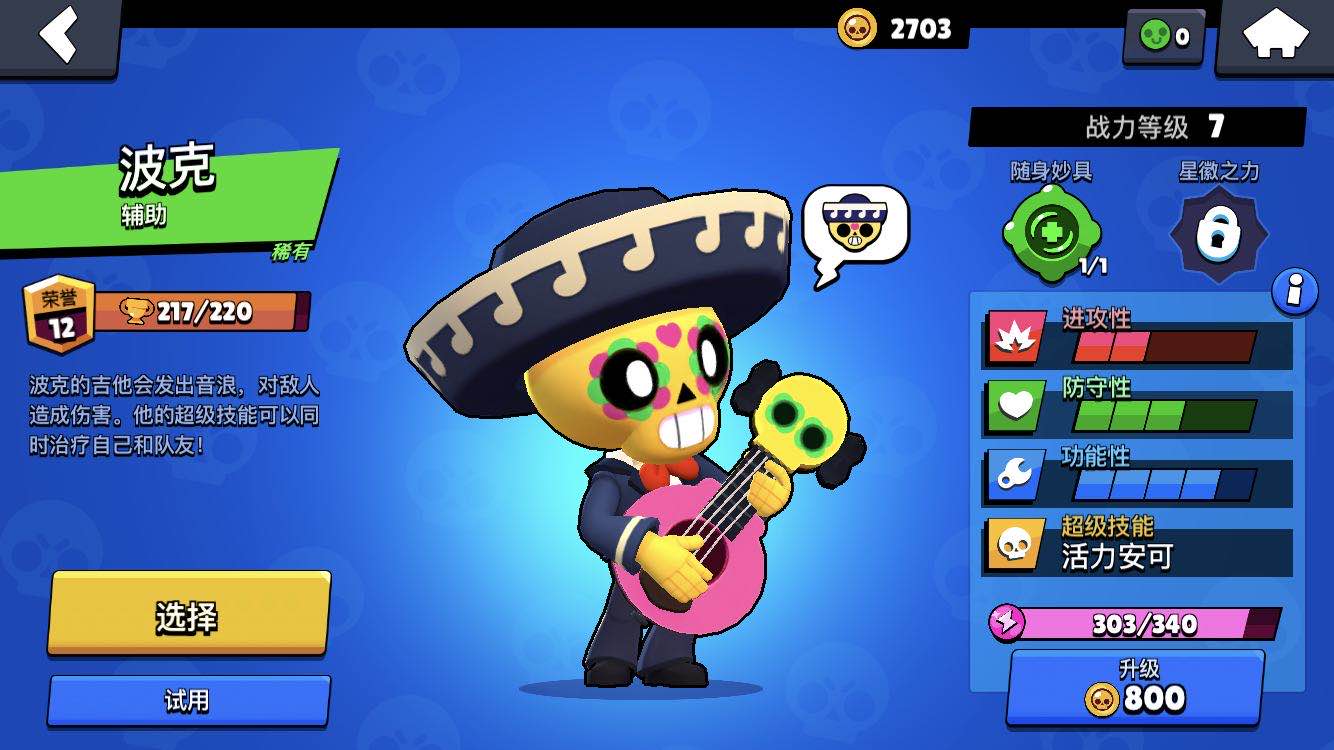Show stats info with the blue i button
This screenshot has width=1334, height=750.
coord(1294,291)
